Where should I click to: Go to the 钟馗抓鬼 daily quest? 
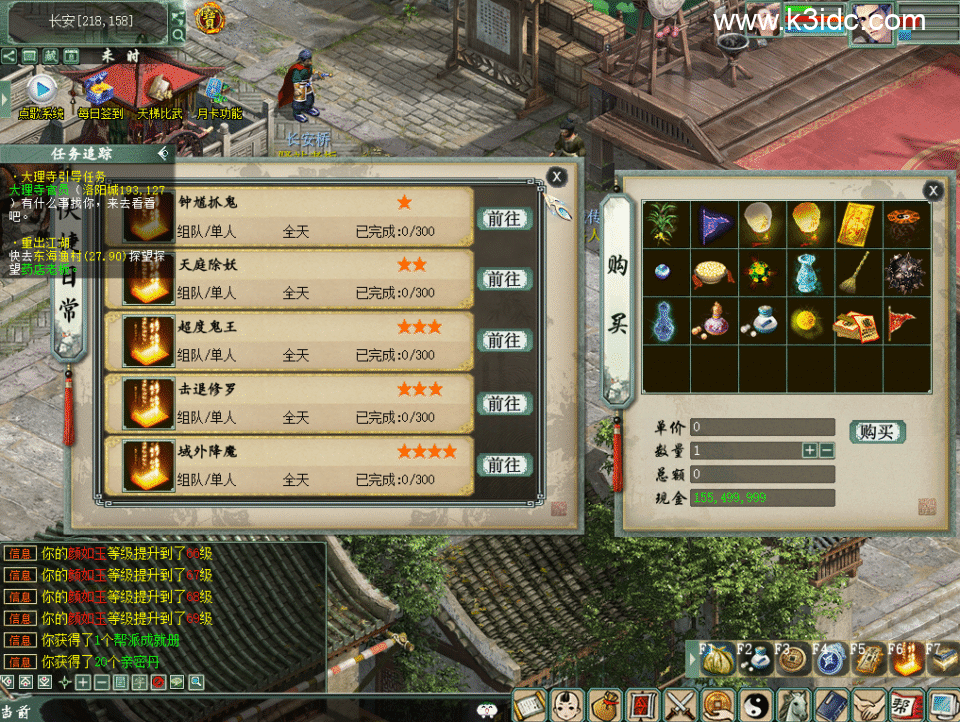pos(504,217)
